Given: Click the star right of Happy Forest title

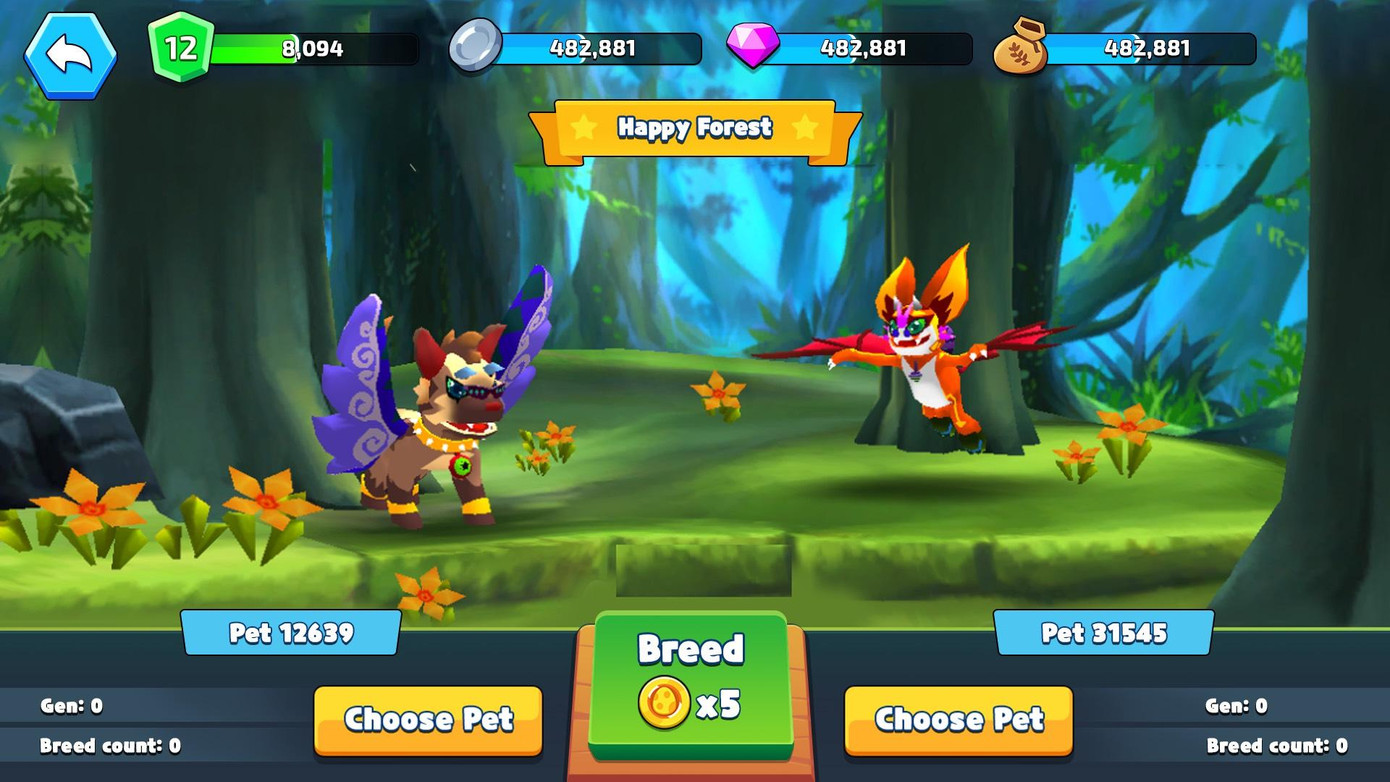Looking at the screenshot, I should click(806, 128).
